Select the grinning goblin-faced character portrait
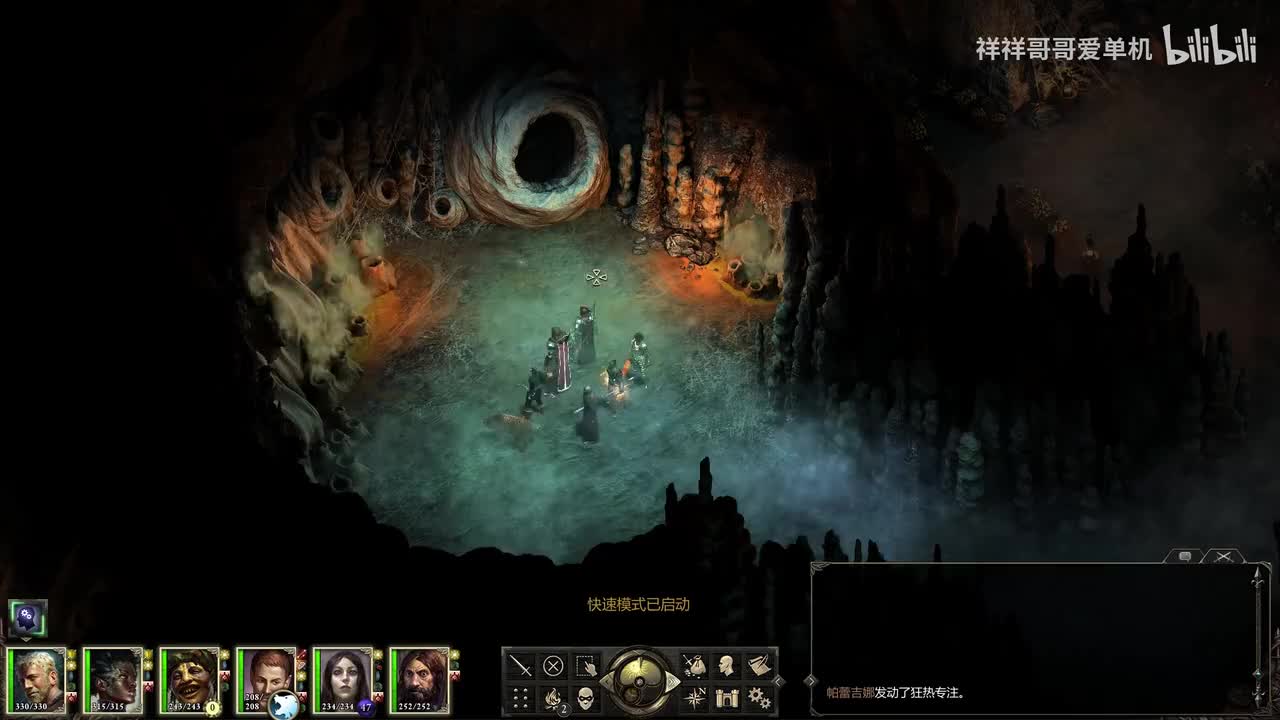1280x720 pixels. point(190,680)
